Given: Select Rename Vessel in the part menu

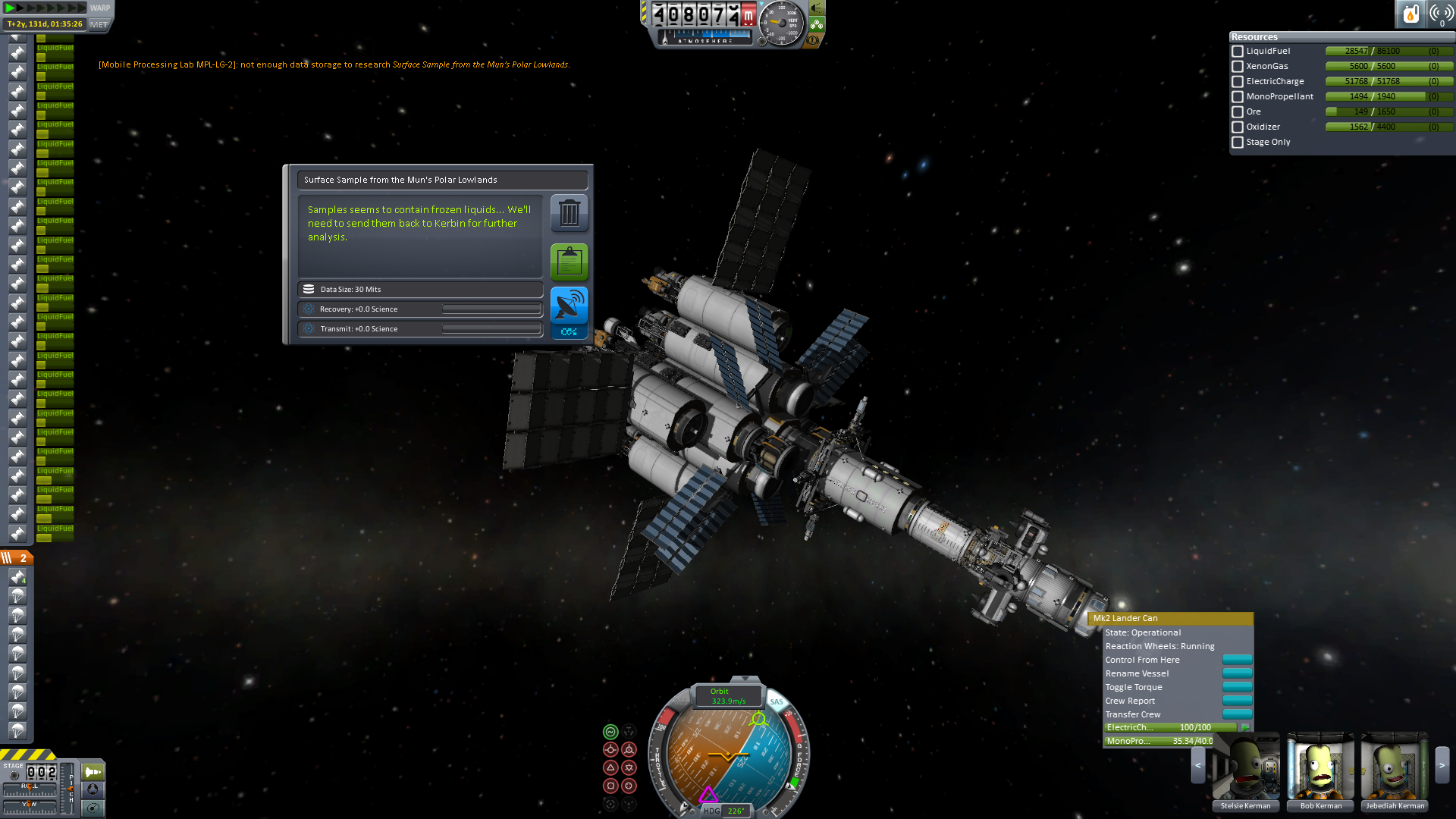Looking at the screenshot, I should click(x=1237, y=673).
